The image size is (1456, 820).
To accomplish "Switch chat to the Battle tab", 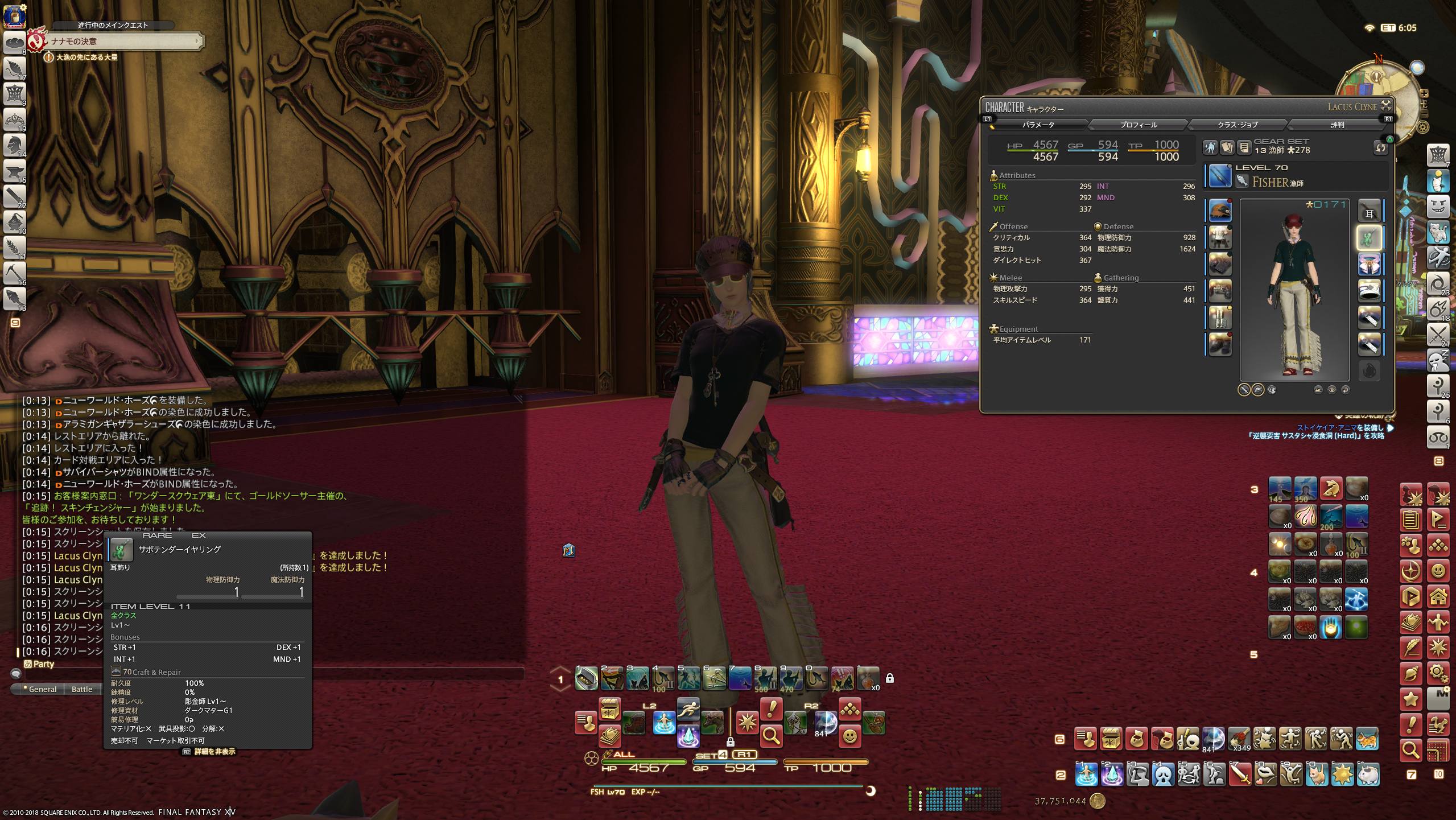I will [x=82, y=689].
